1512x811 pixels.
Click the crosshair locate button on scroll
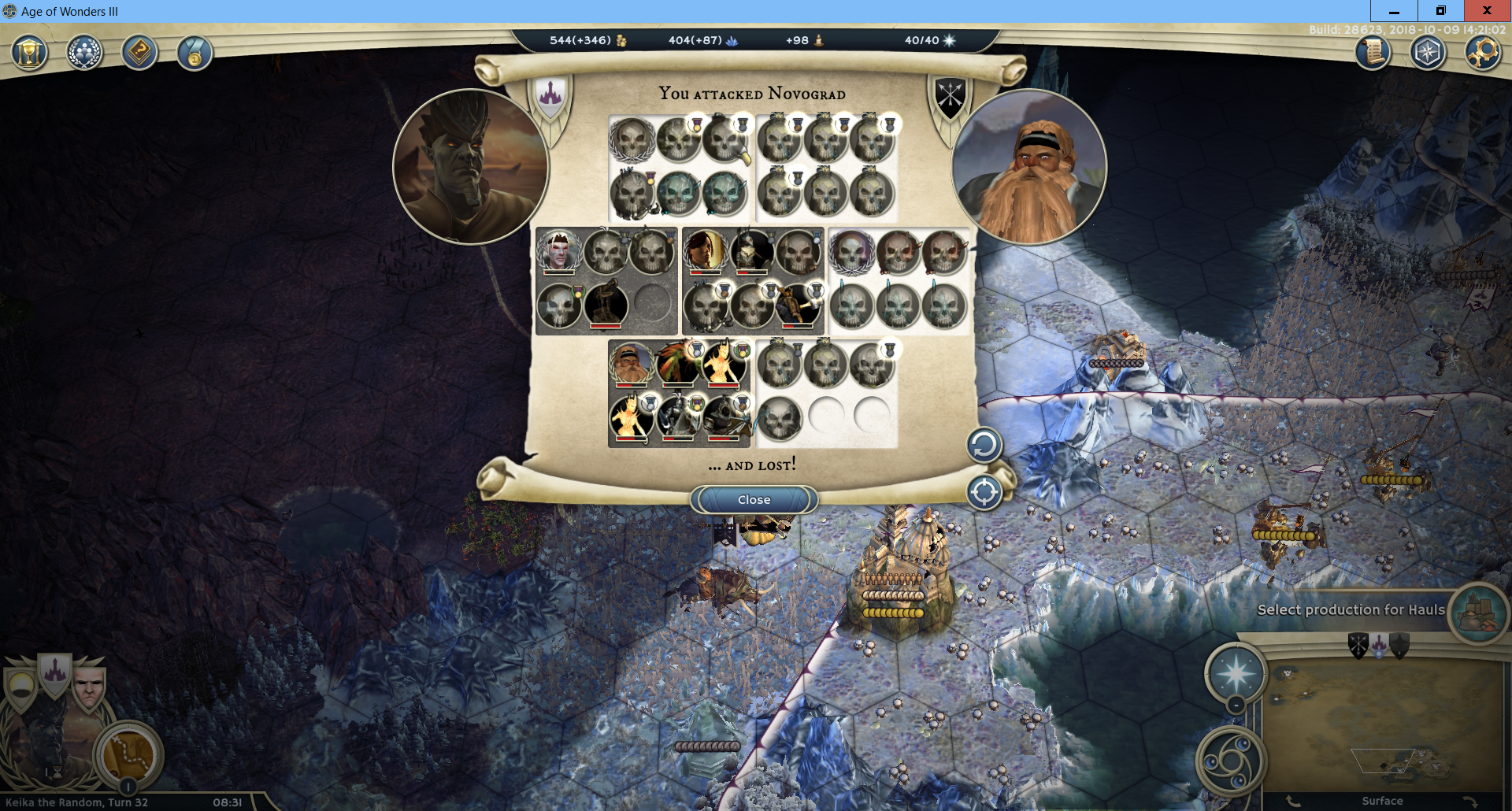pyautogui.click(x=984, y=493)
